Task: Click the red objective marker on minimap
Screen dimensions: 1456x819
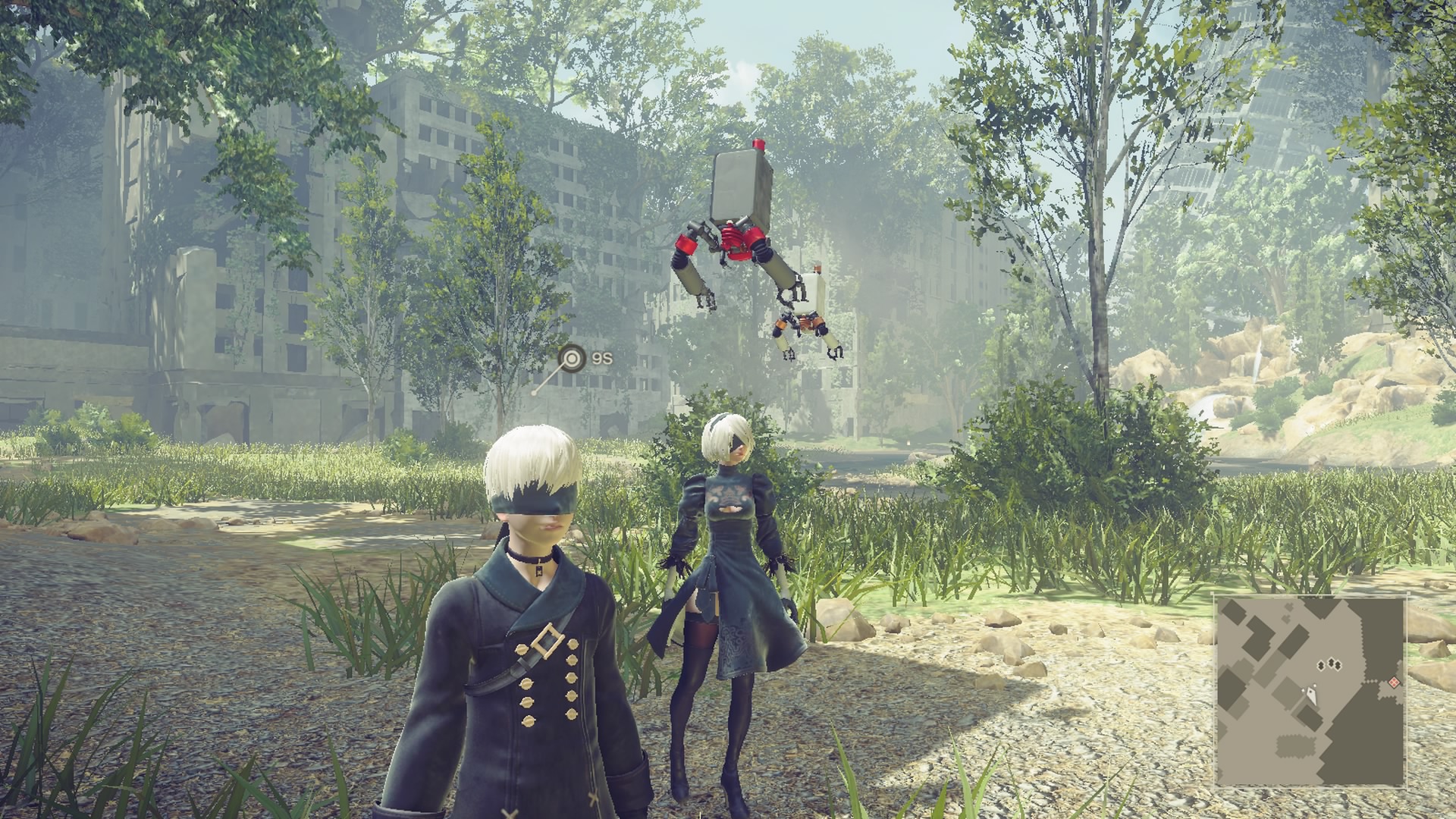Action: (1393, 682)
